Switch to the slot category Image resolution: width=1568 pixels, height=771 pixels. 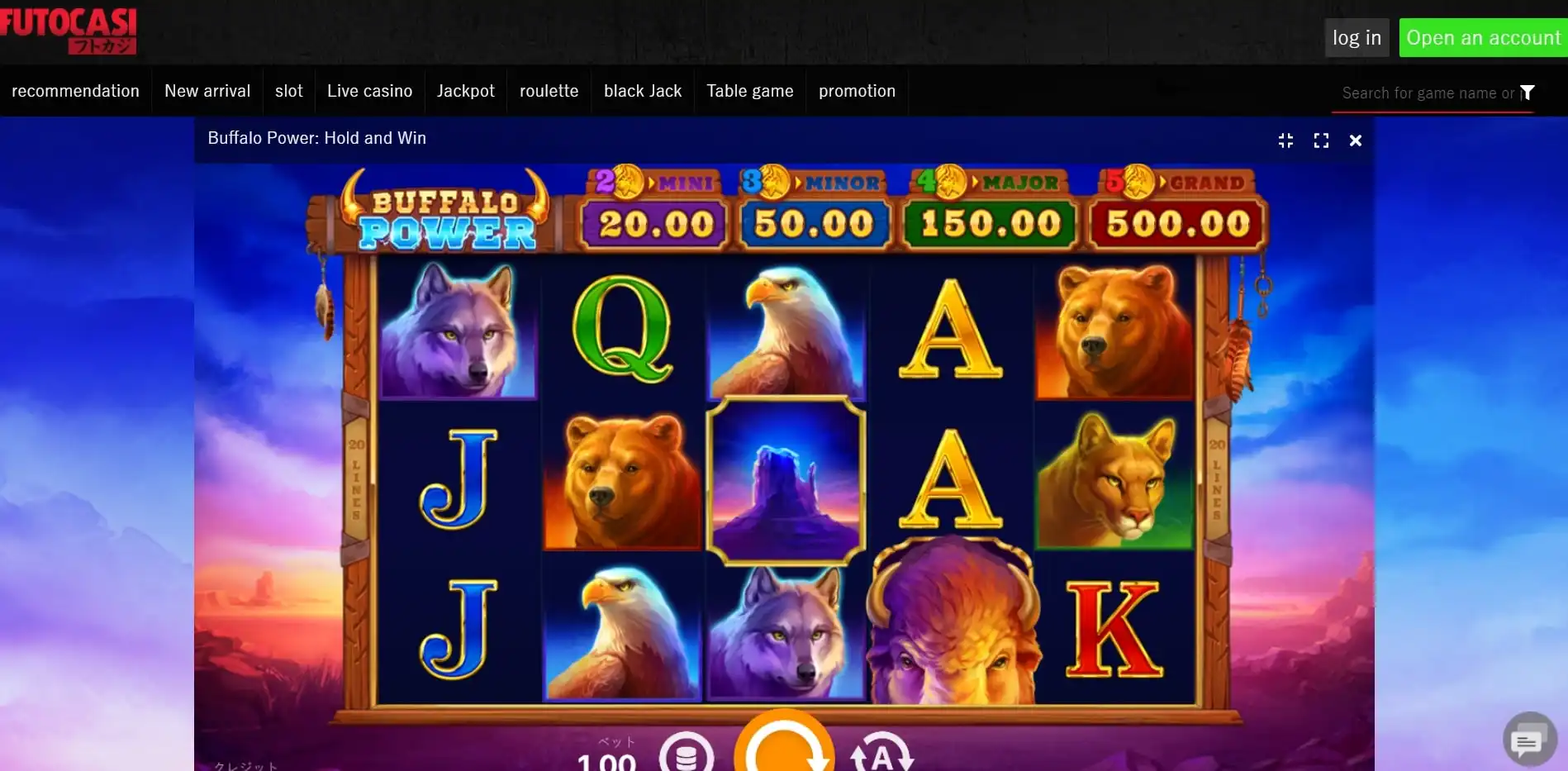288,91
